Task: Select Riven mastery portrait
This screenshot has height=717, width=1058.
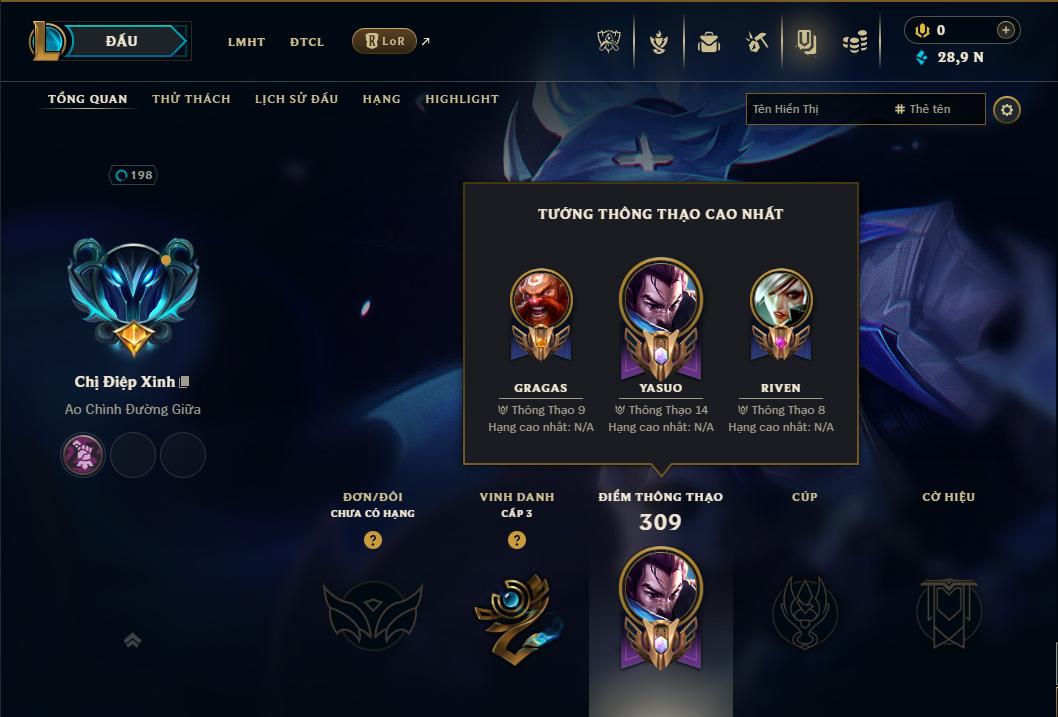Action: click(x=780, y=300)
